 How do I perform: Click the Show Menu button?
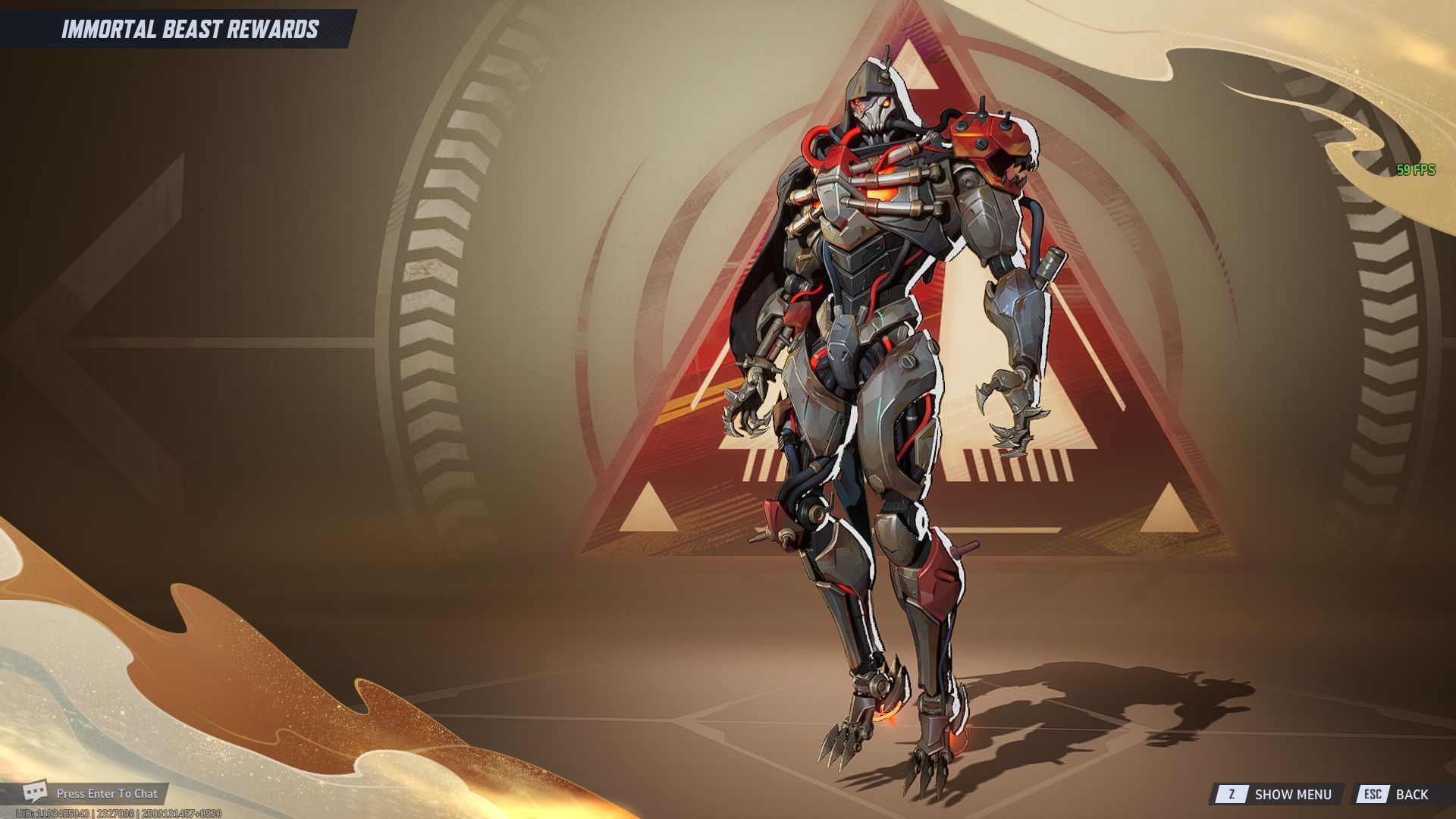tap(1277, 794)
